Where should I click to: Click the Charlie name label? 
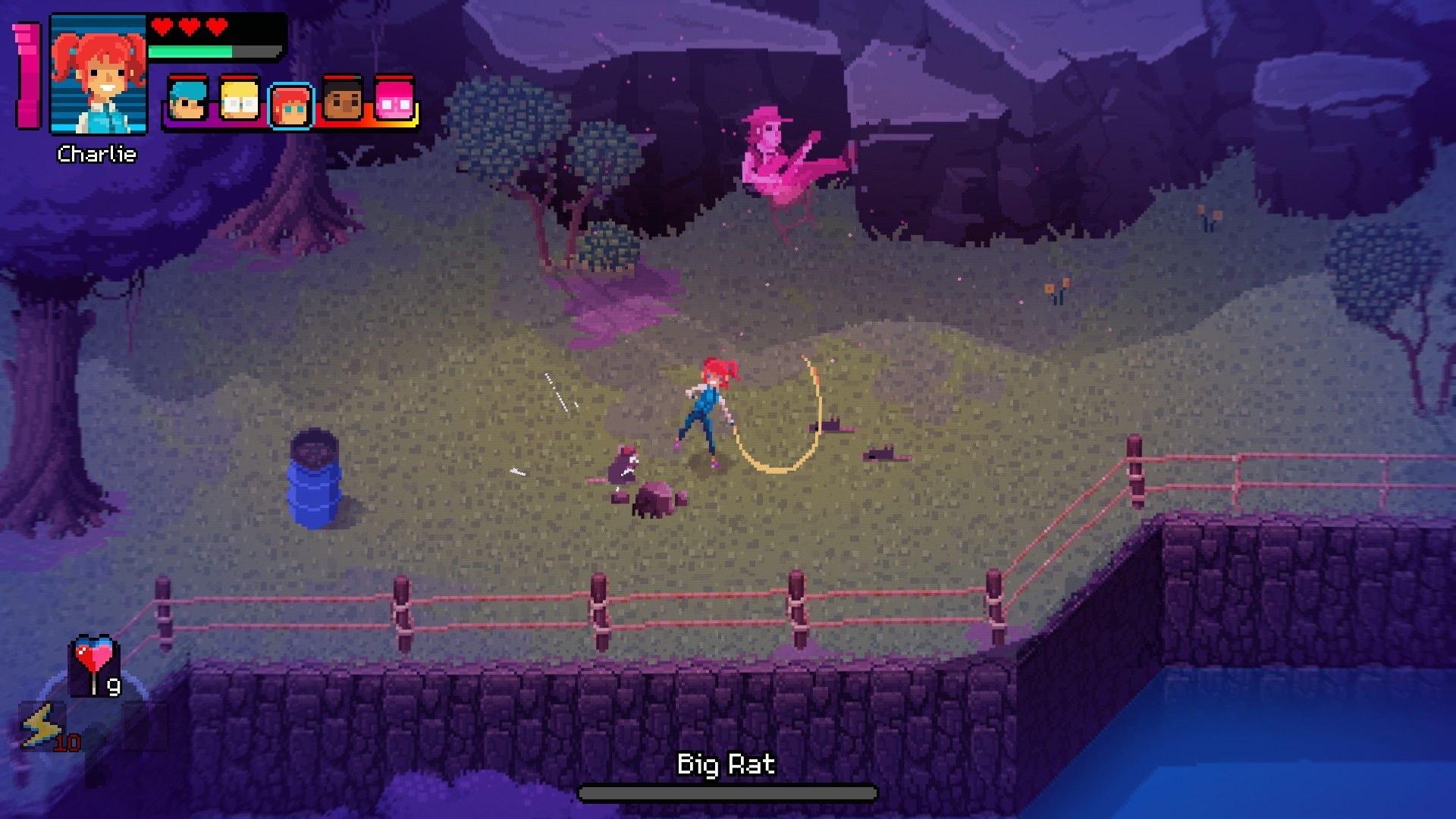click(x=97, y=154)
